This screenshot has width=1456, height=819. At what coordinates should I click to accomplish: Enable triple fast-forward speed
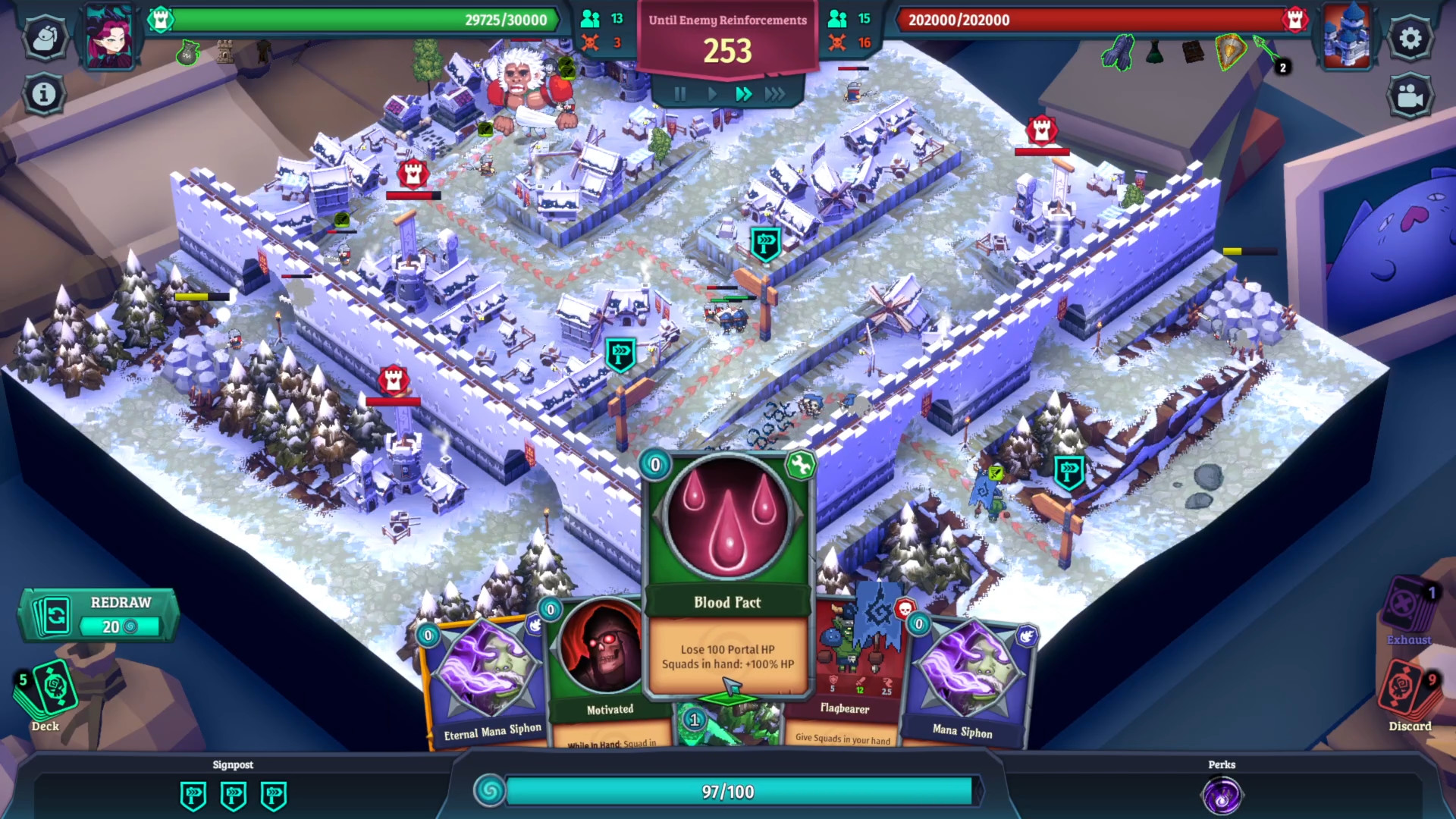point(775,94)
